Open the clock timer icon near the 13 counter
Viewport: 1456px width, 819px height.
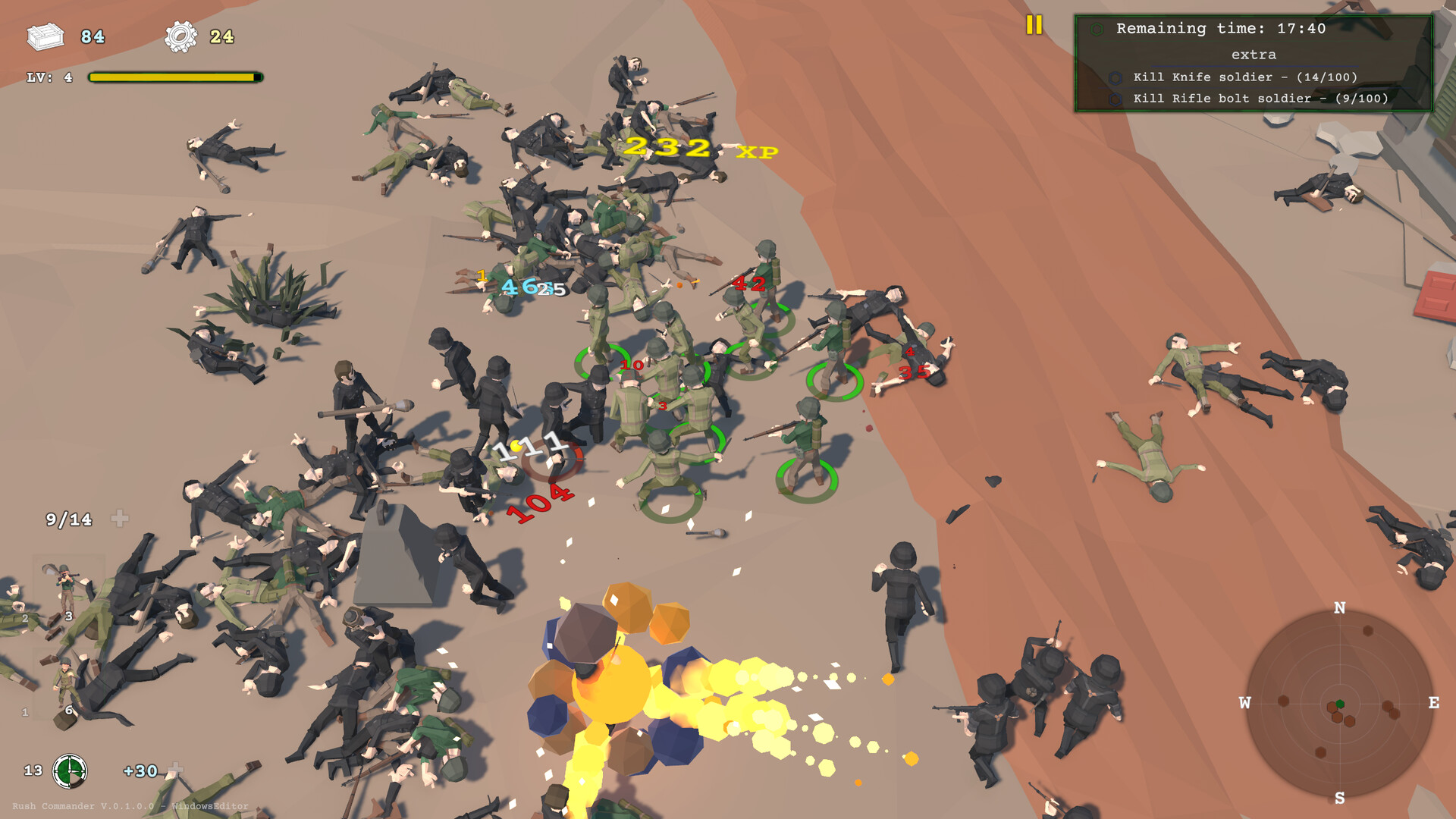coord(70,771)
